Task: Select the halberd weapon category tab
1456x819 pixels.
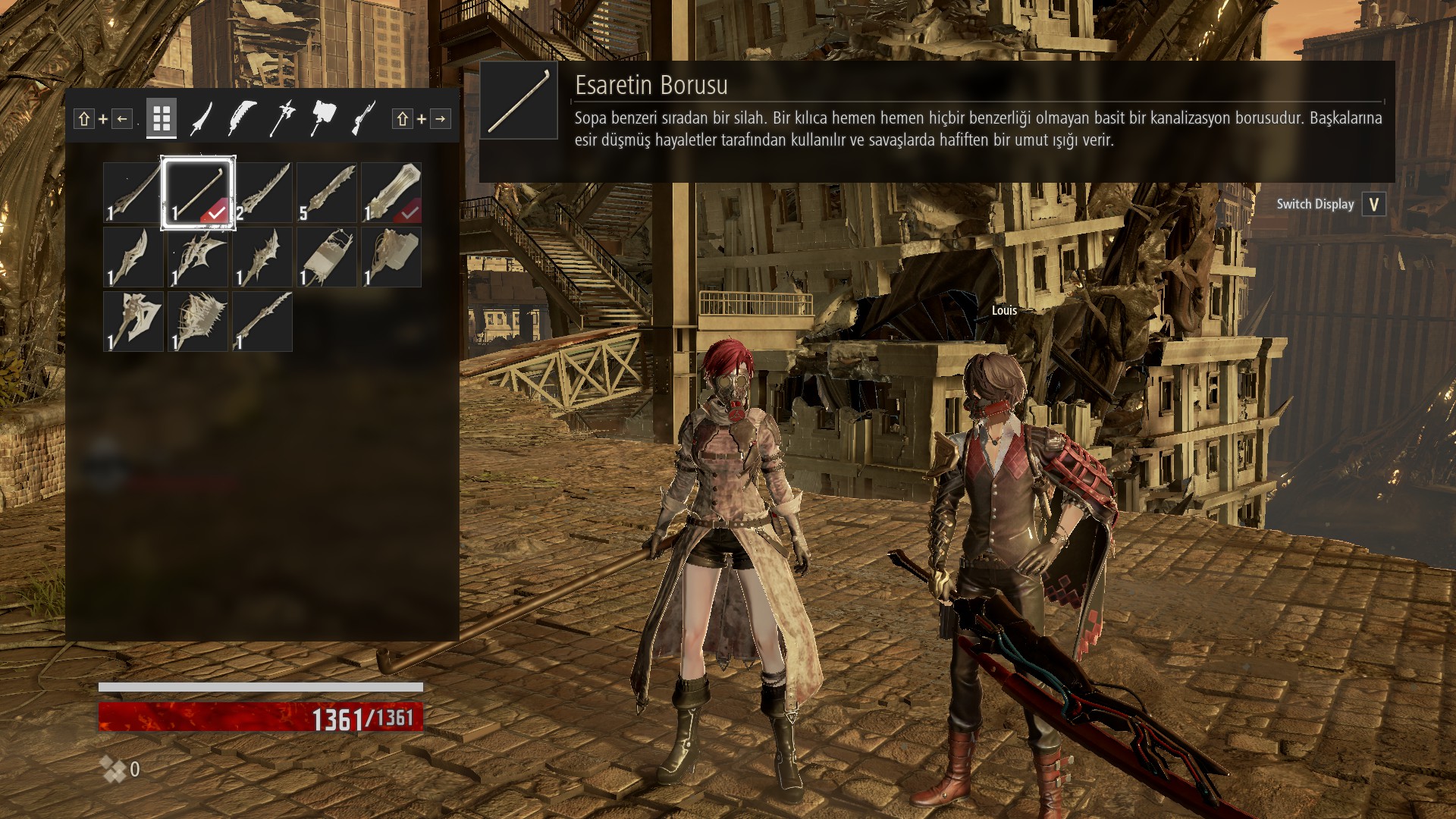Action: 282,118
